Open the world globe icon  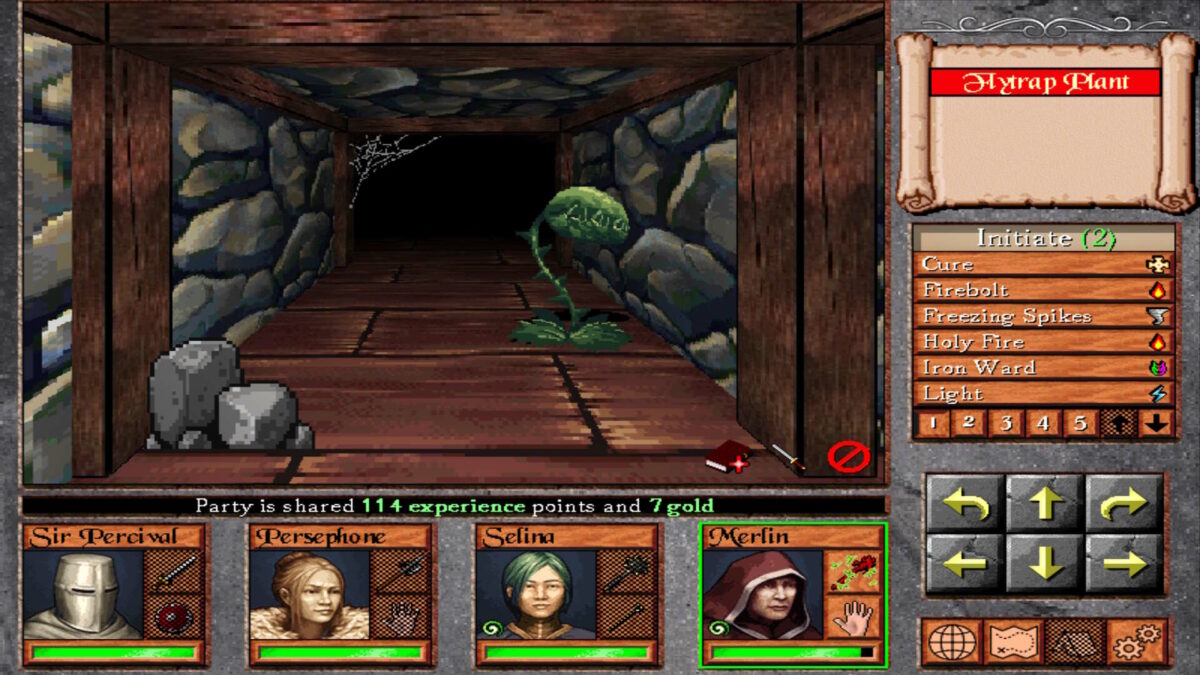point(951,642)
